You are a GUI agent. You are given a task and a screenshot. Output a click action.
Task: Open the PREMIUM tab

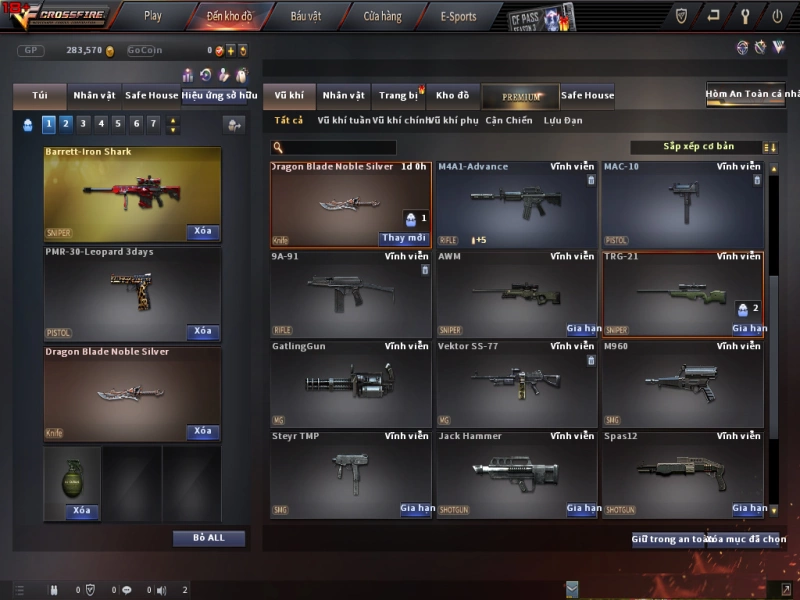click(x=520, y=96)
